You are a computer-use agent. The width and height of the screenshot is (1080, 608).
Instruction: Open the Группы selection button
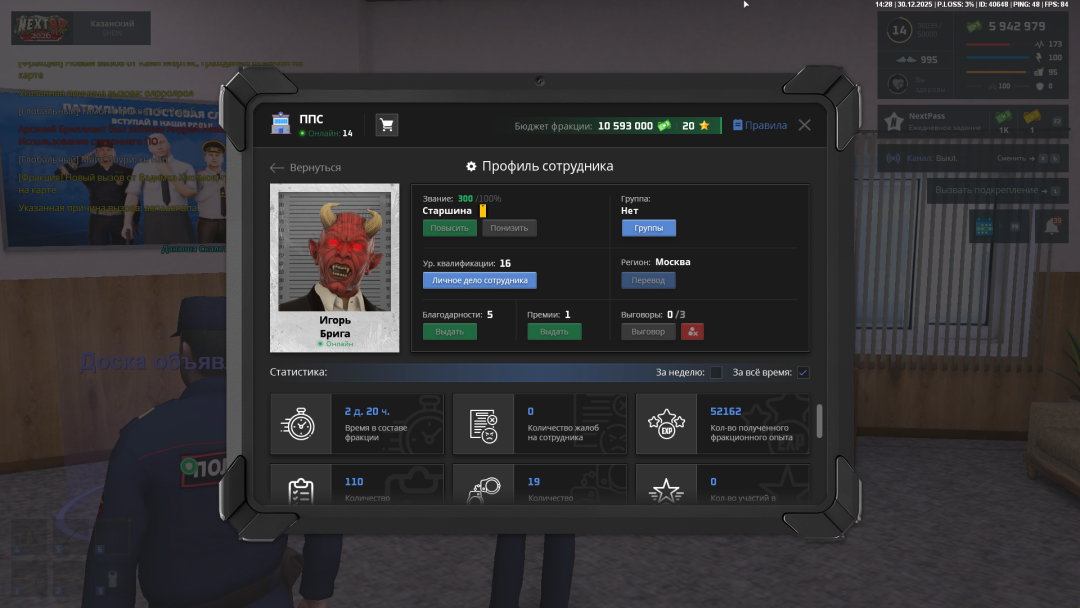[x=648, y=228]
